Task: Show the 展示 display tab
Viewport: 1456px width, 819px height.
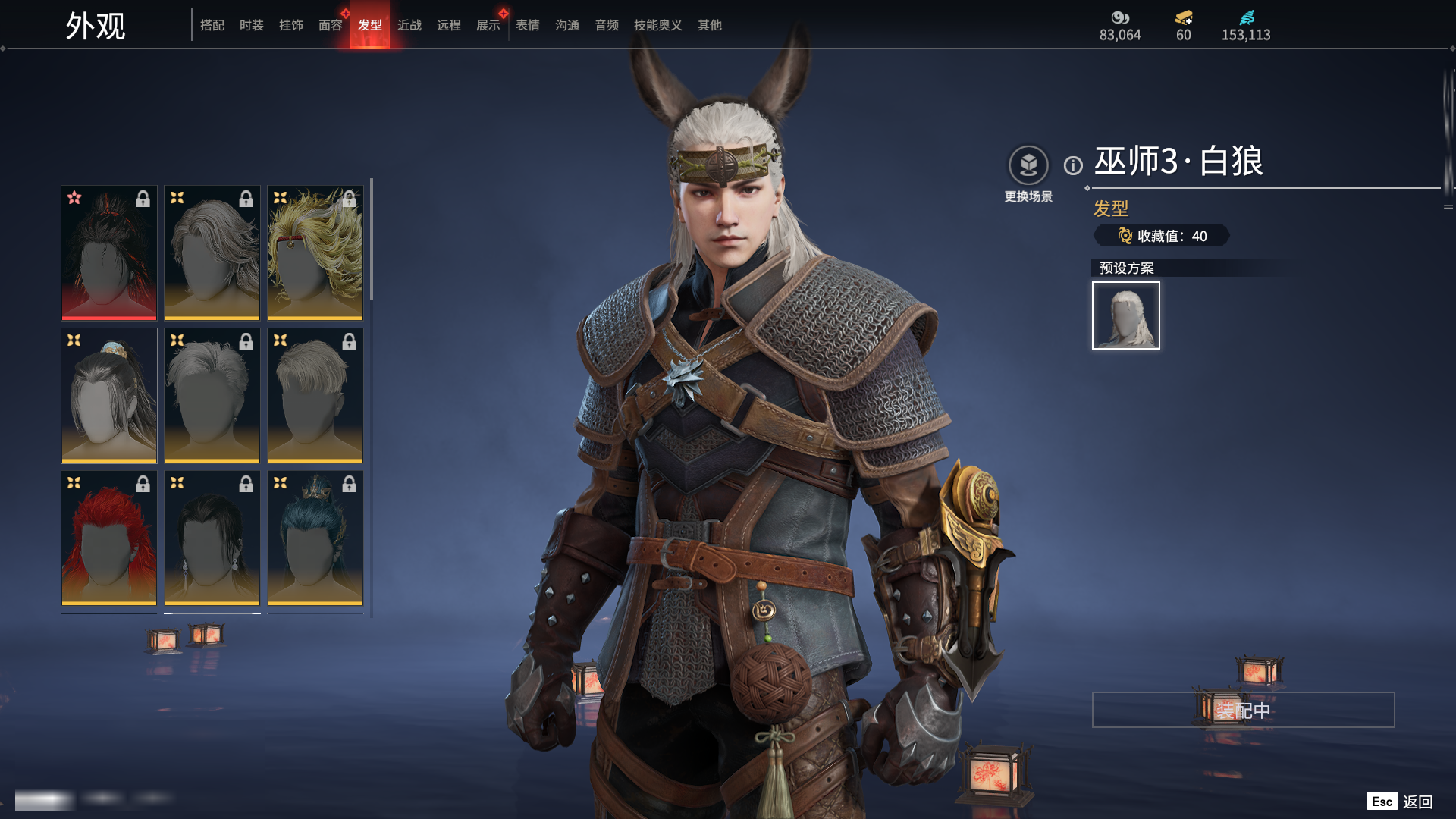Action: (x=488, y=25)
